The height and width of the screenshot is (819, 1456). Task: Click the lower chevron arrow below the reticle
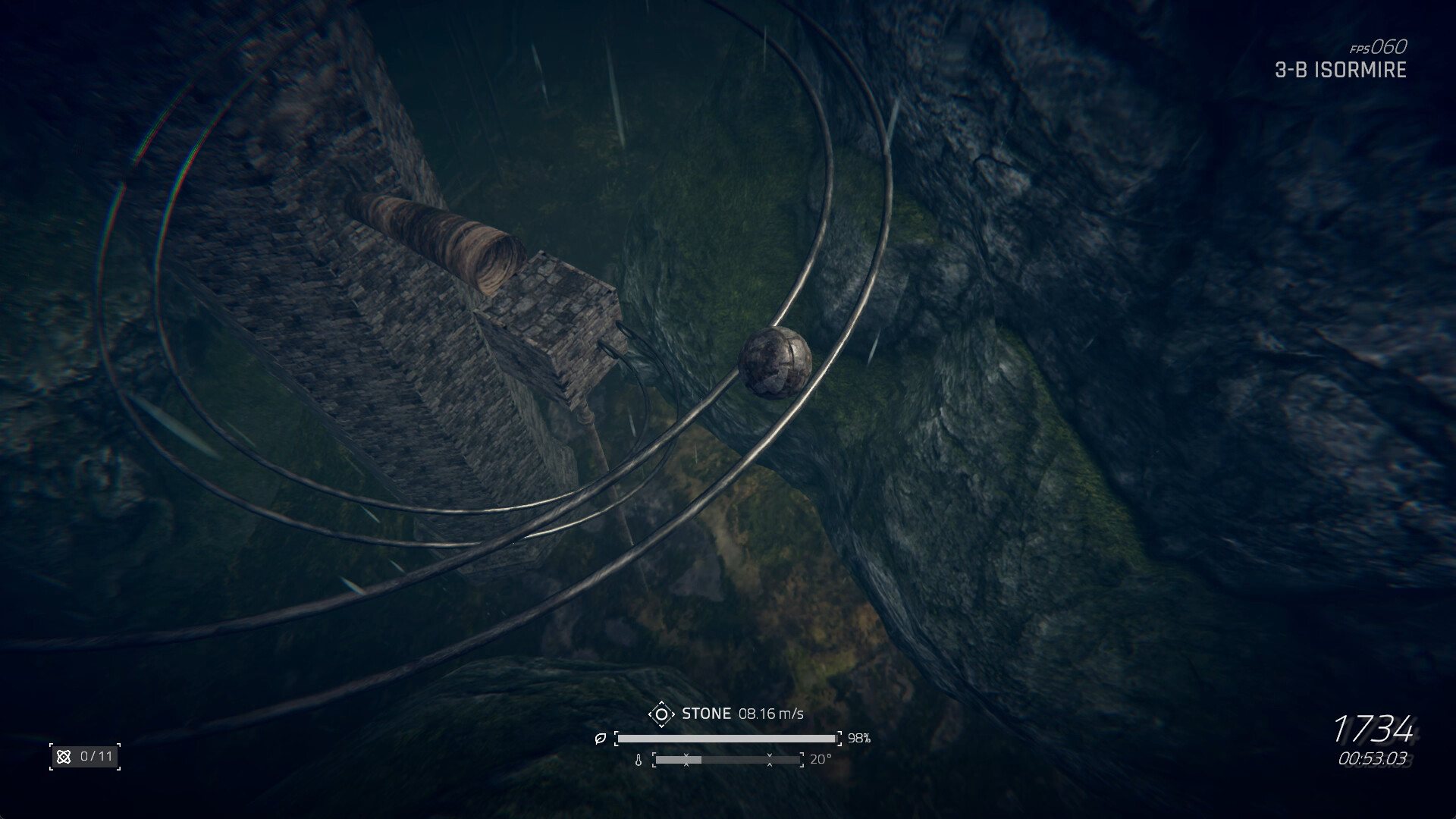[x=662, y=726]
